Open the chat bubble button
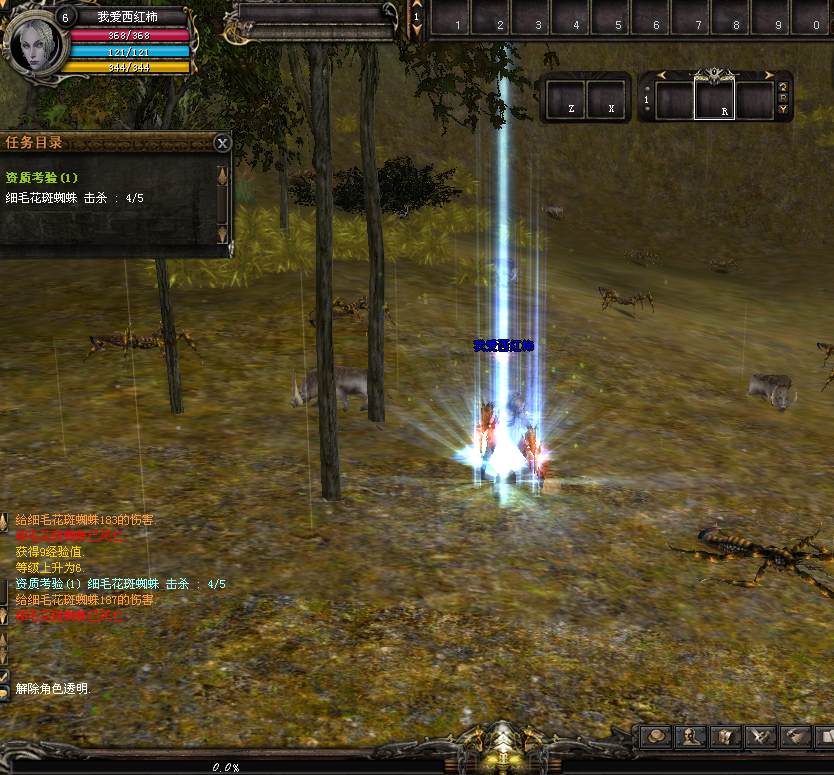 tap(4, 692)
